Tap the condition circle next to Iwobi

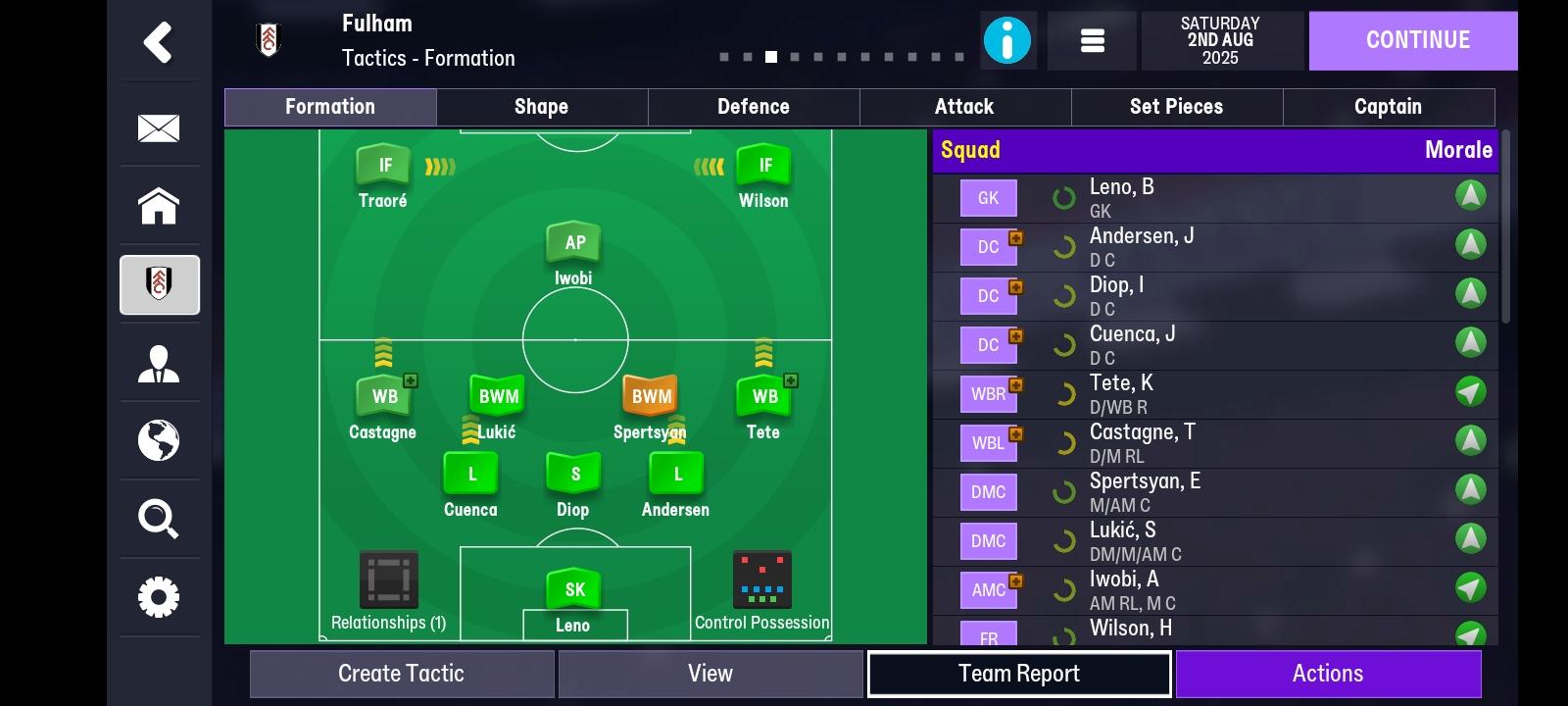pos(1064,589)
